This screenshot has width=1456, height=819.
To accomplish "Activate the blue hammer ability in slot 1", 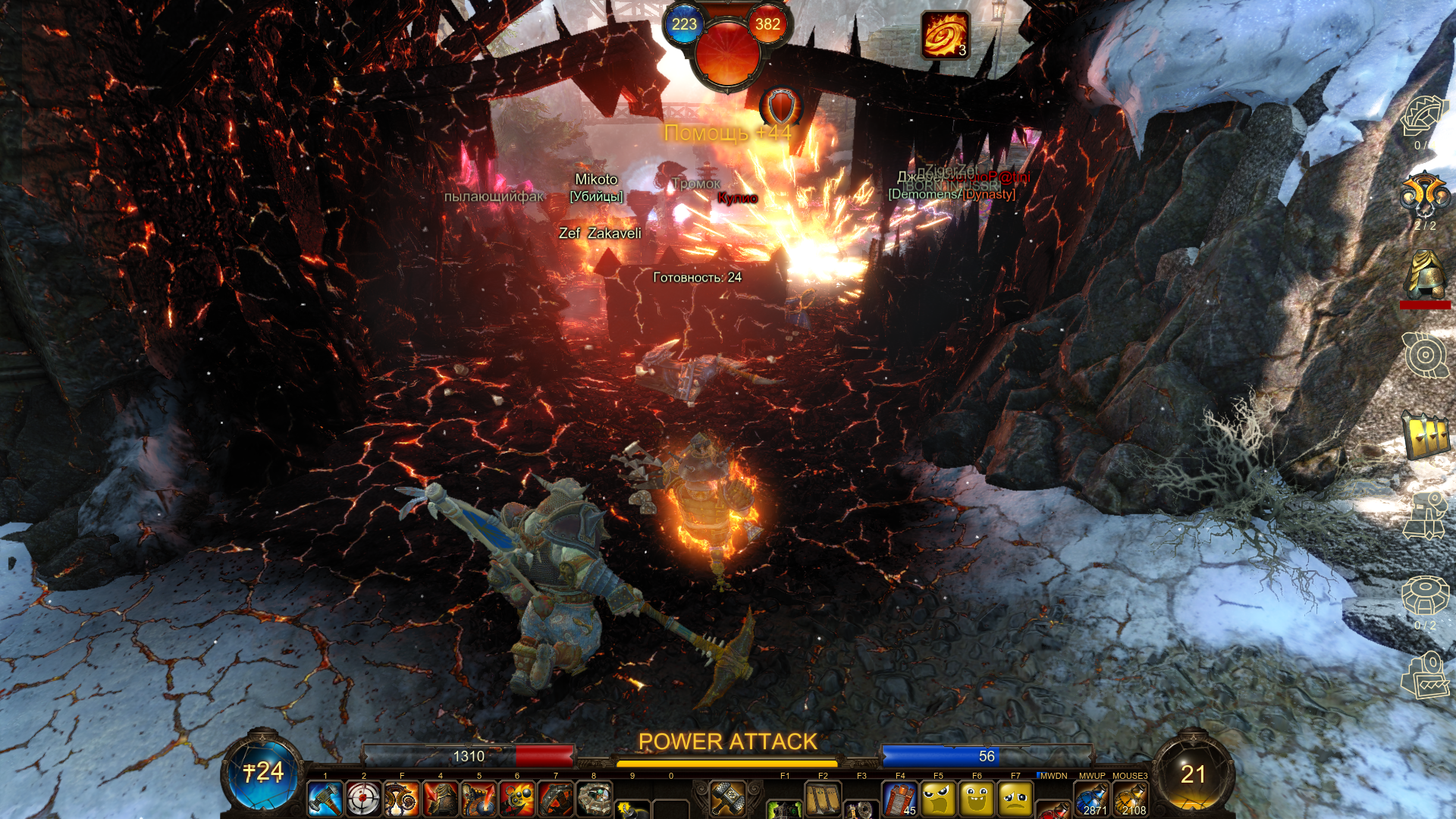I will tap(325, 799).
